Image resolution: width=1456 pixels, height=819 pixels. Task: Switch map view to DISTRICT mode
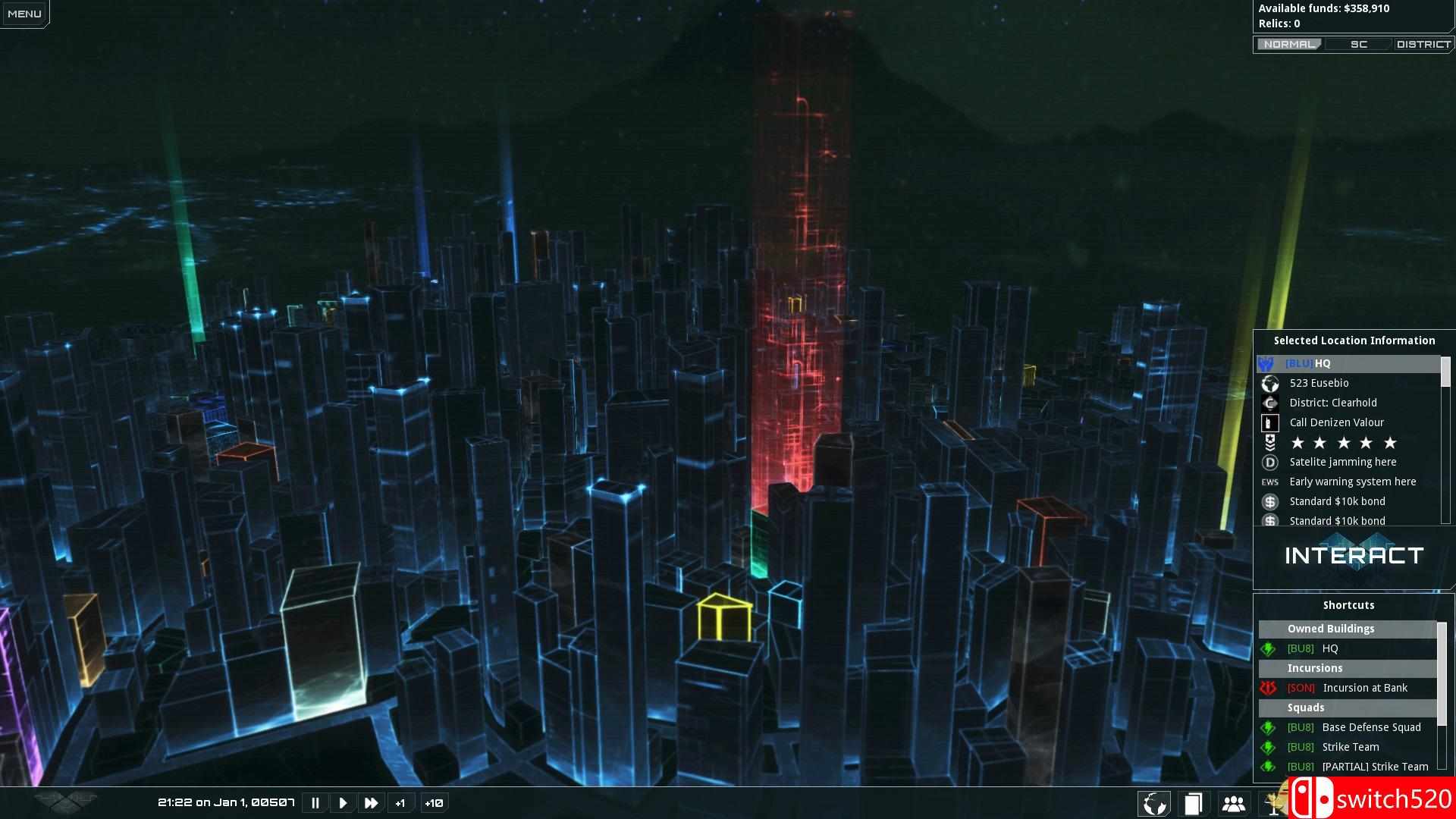1423,44
